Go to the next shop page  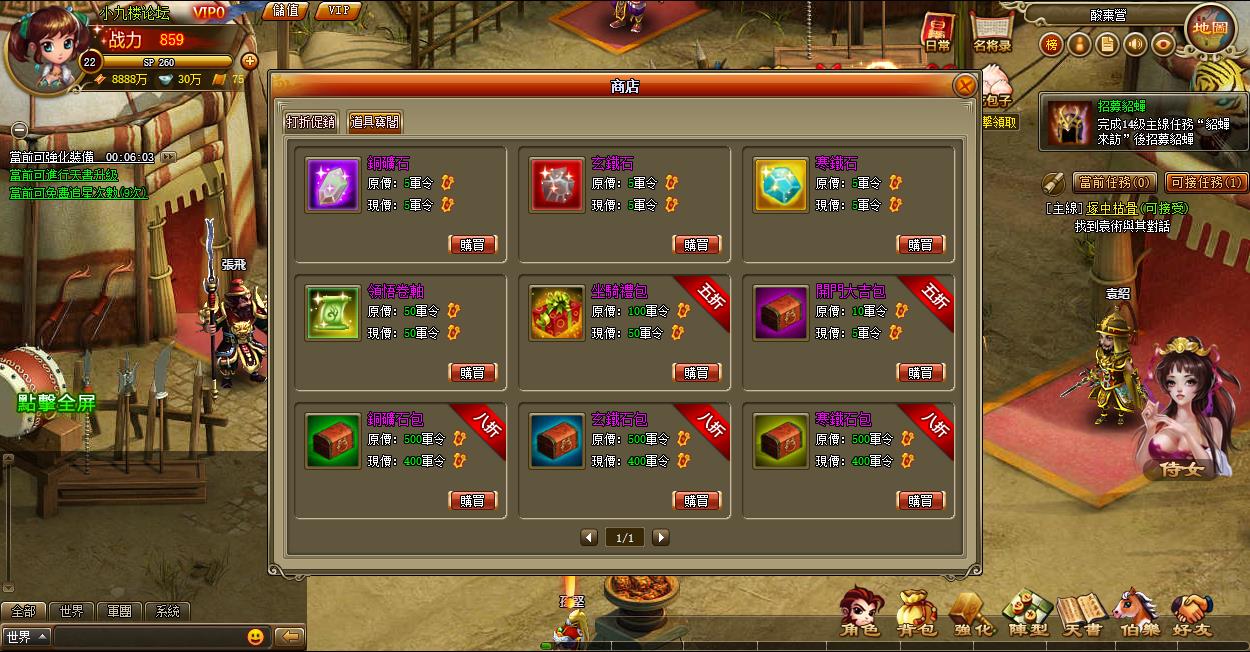[x=660, y=538]
